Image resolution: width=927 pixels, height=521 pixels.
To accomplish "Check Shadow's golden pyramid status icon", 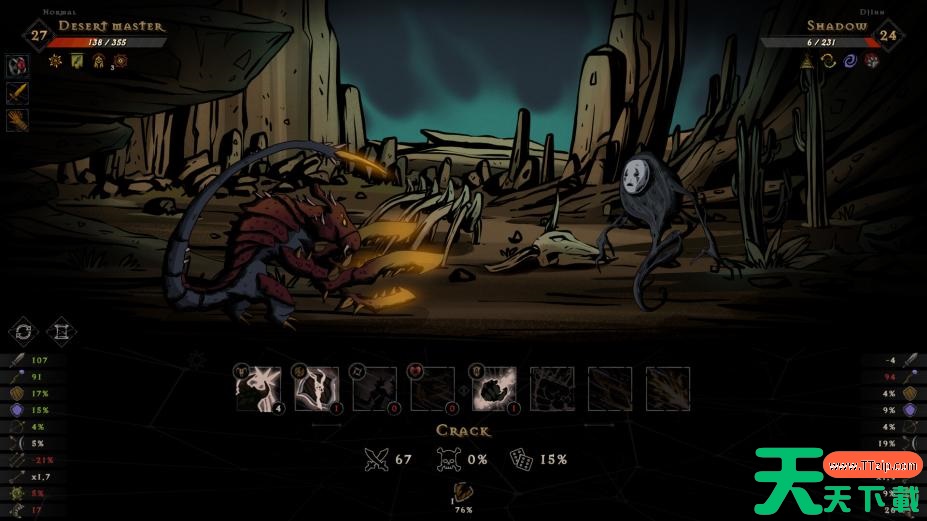I will (806, 61).
